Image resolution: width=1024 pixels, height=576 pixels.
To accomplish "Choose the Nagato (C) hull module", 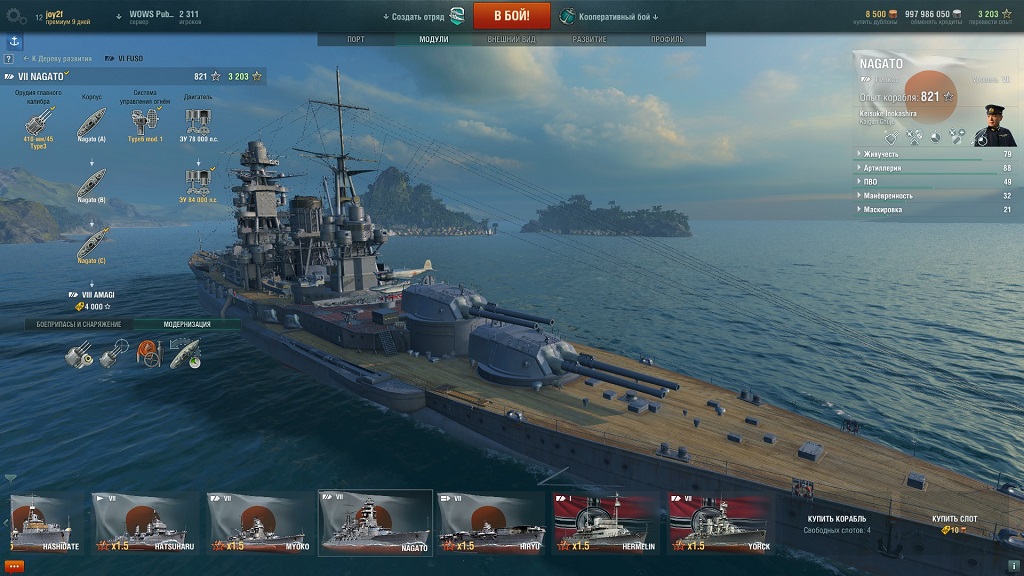I will [x=92, y=243].
